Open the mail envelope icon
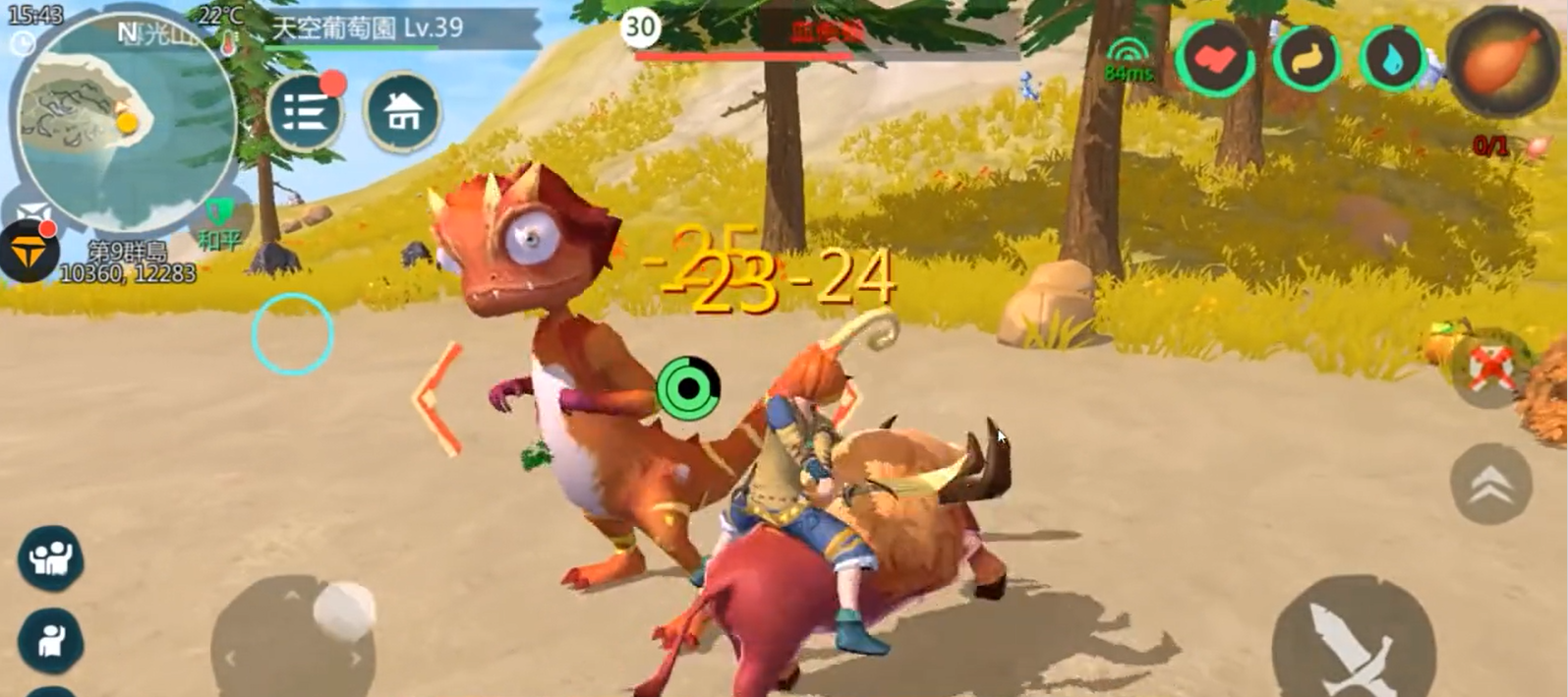The image size is (1568, 697). point(32,213)
